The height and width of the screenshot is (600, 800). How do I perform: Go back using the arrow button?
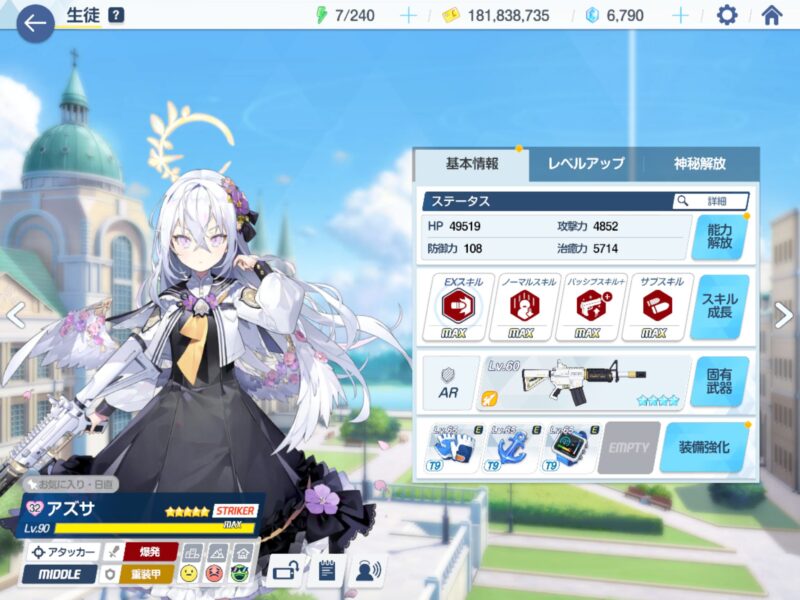click(35, 22)
